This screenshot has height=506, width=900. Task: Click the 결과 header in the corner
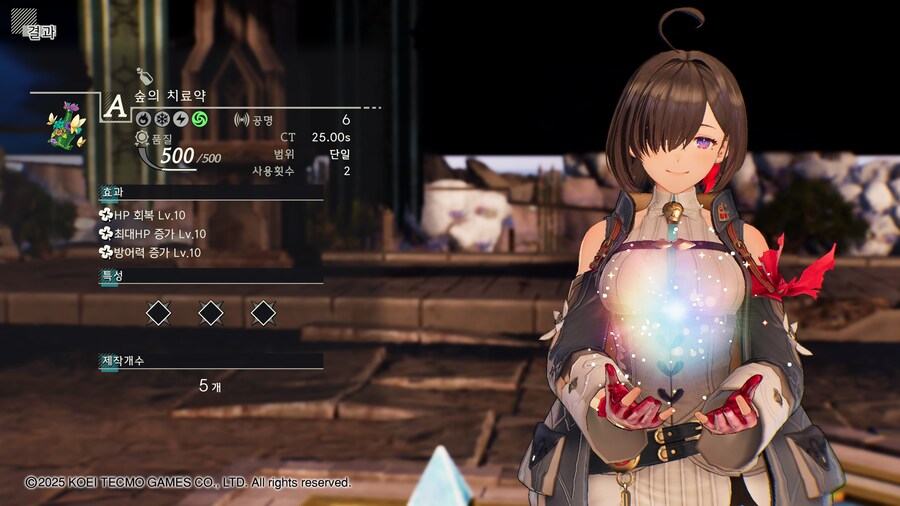click(38, 30)
